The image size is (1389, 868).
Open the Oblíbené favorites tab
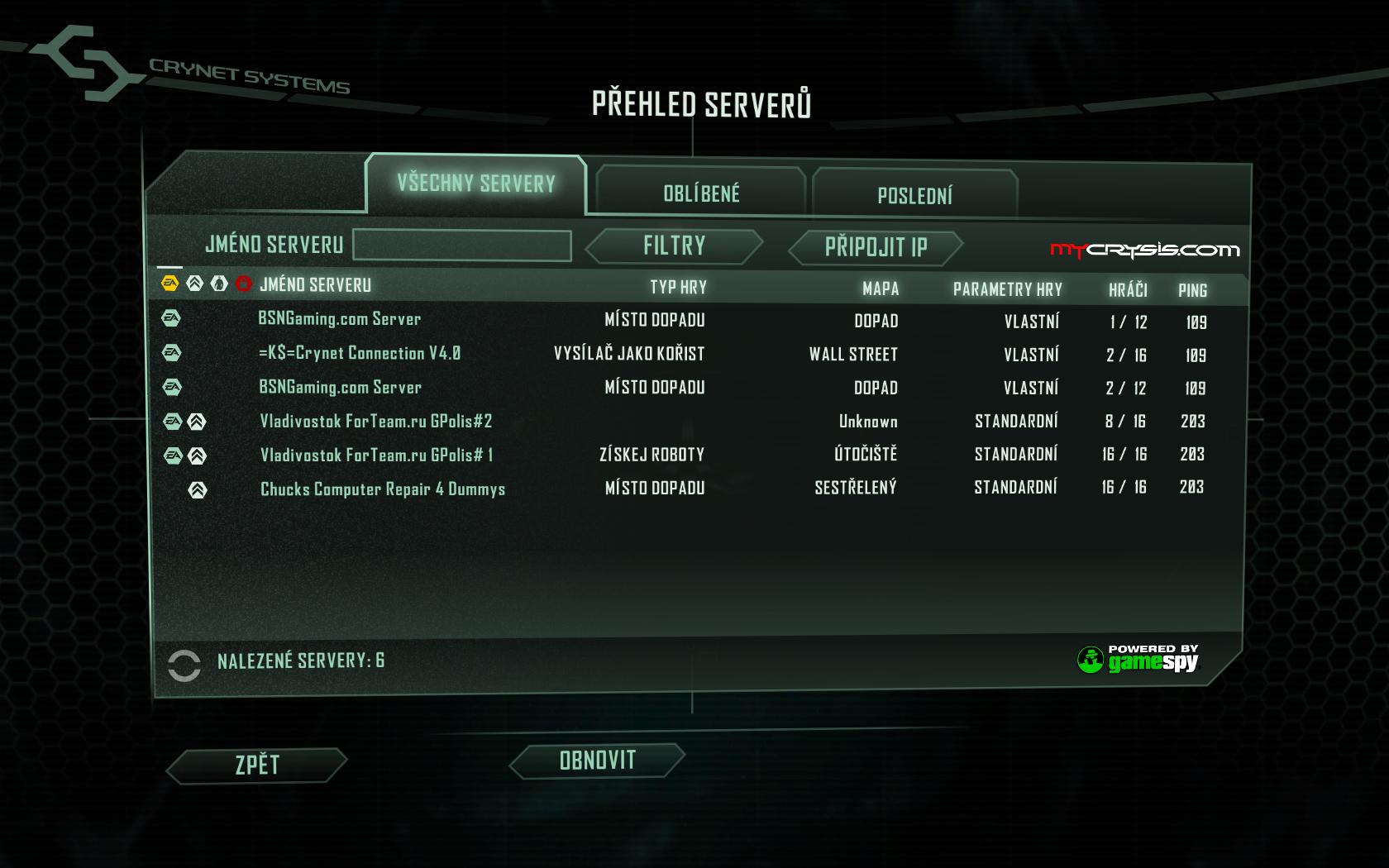click(701, 193)
